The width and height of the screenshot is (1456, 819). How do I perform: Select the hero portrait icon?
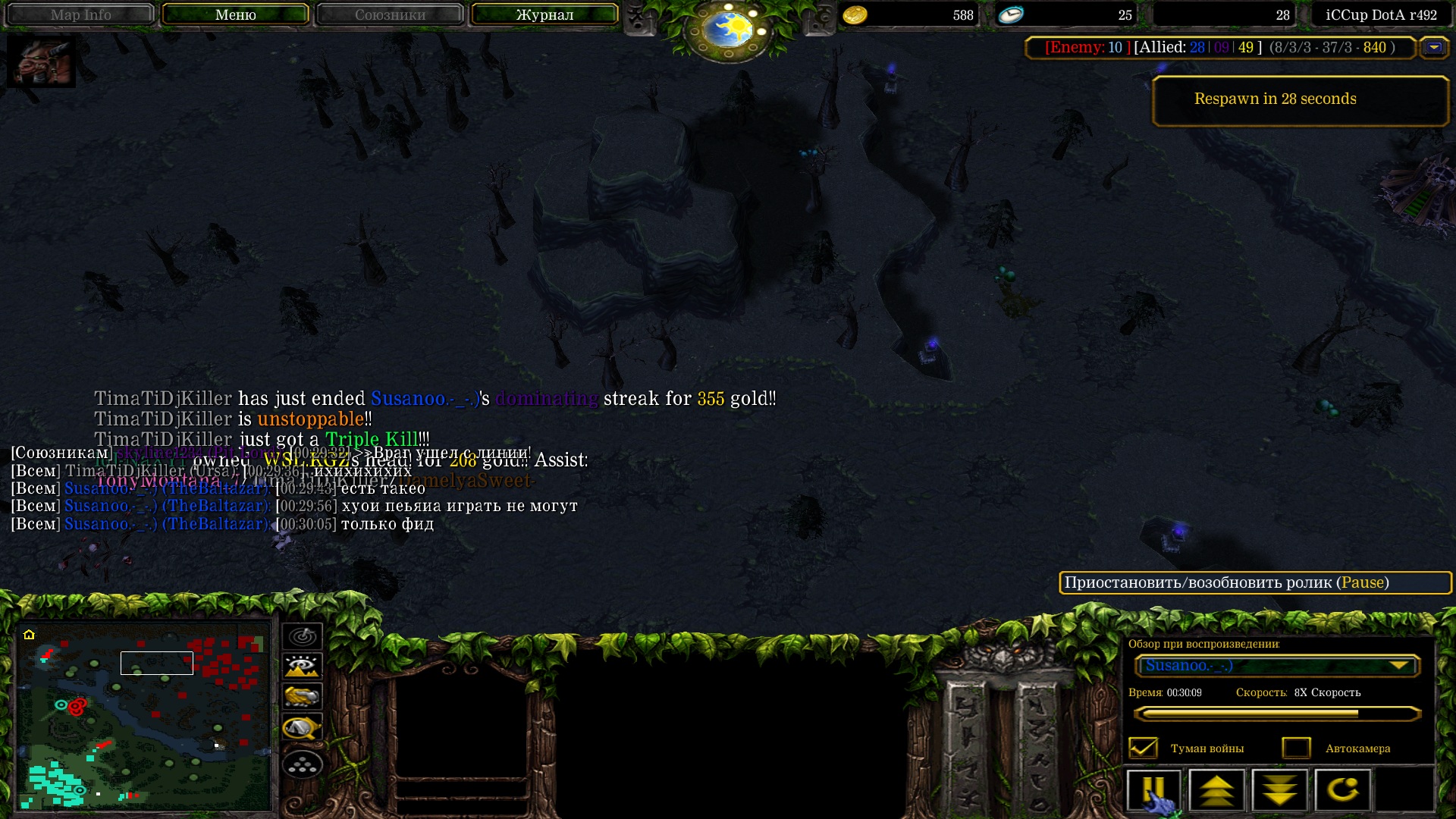coord(41,61)
